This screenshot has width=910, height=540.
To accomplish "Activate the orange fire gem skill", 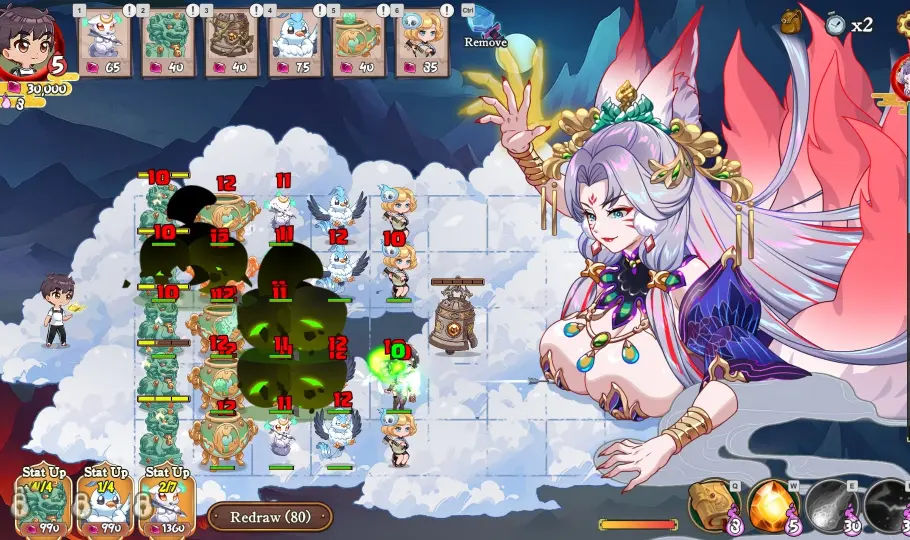I will tap(771, 505).
